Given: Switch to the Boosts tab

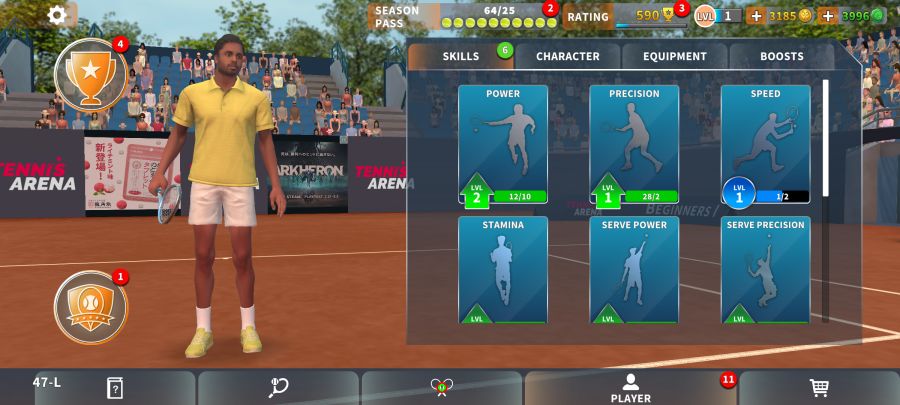Looking at the screenshot, I should point(781,56).
